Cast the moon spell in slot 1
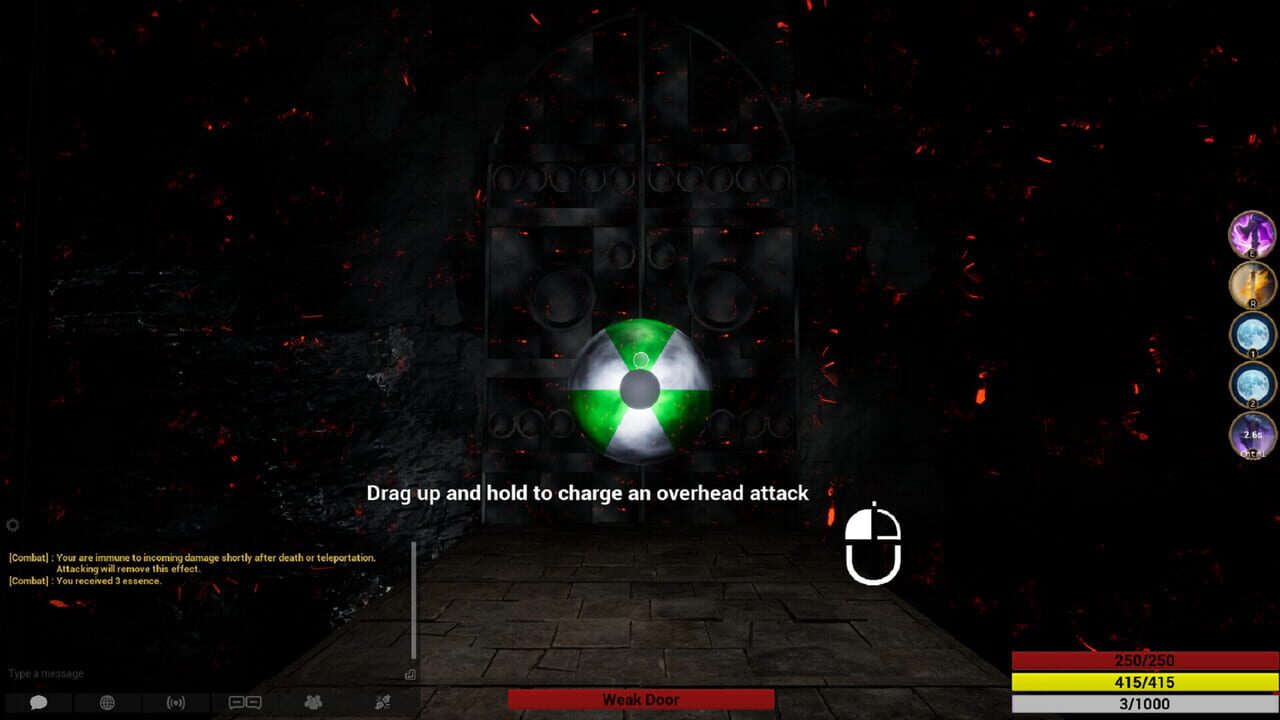Screen dimensions: 1280x720 [1249, 337]
